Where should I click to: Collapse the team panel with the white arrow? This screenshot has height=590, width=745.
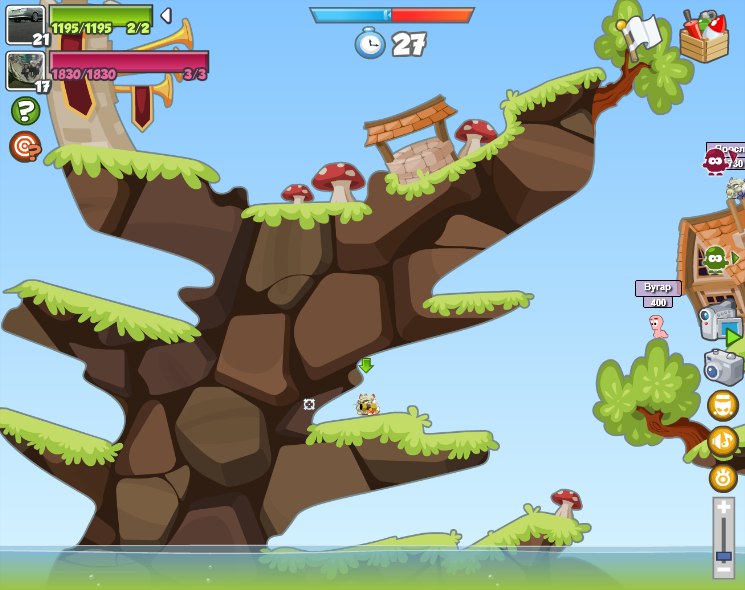(166, 16)
